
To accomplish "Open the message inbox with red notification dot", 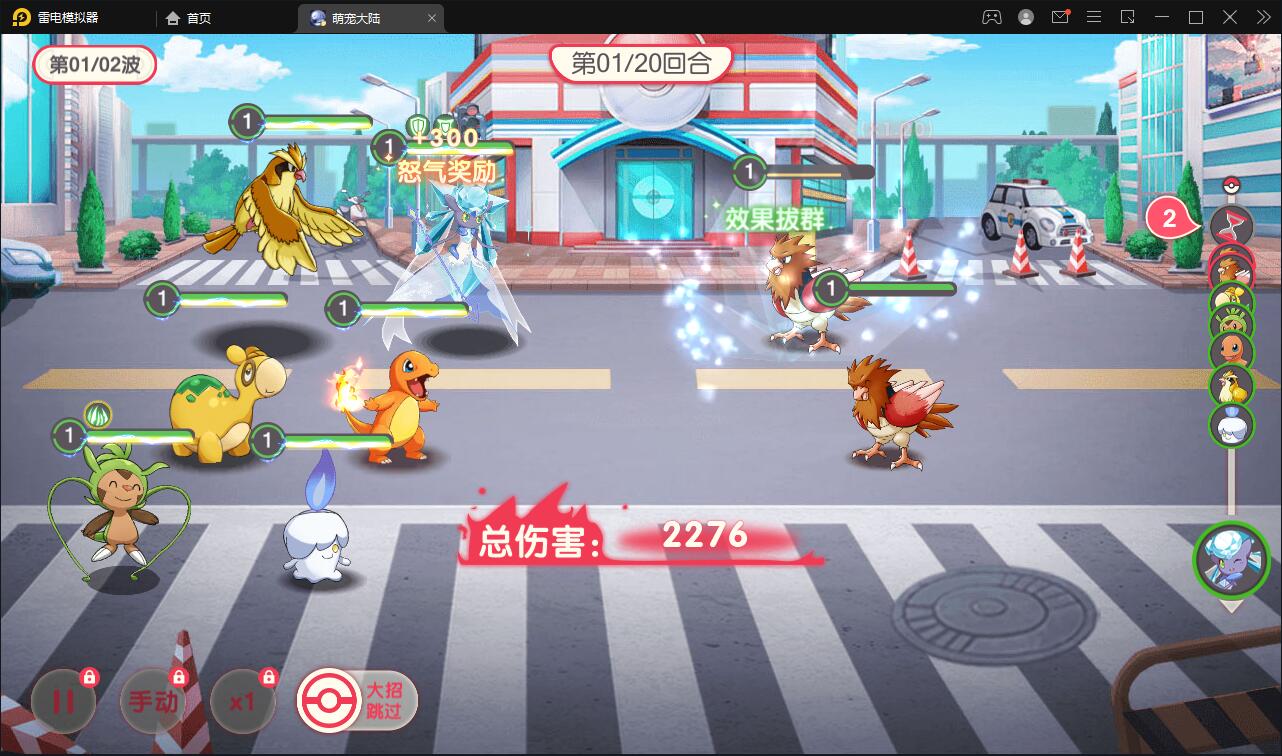I will pyautogui.click(x=1062, y=17).
